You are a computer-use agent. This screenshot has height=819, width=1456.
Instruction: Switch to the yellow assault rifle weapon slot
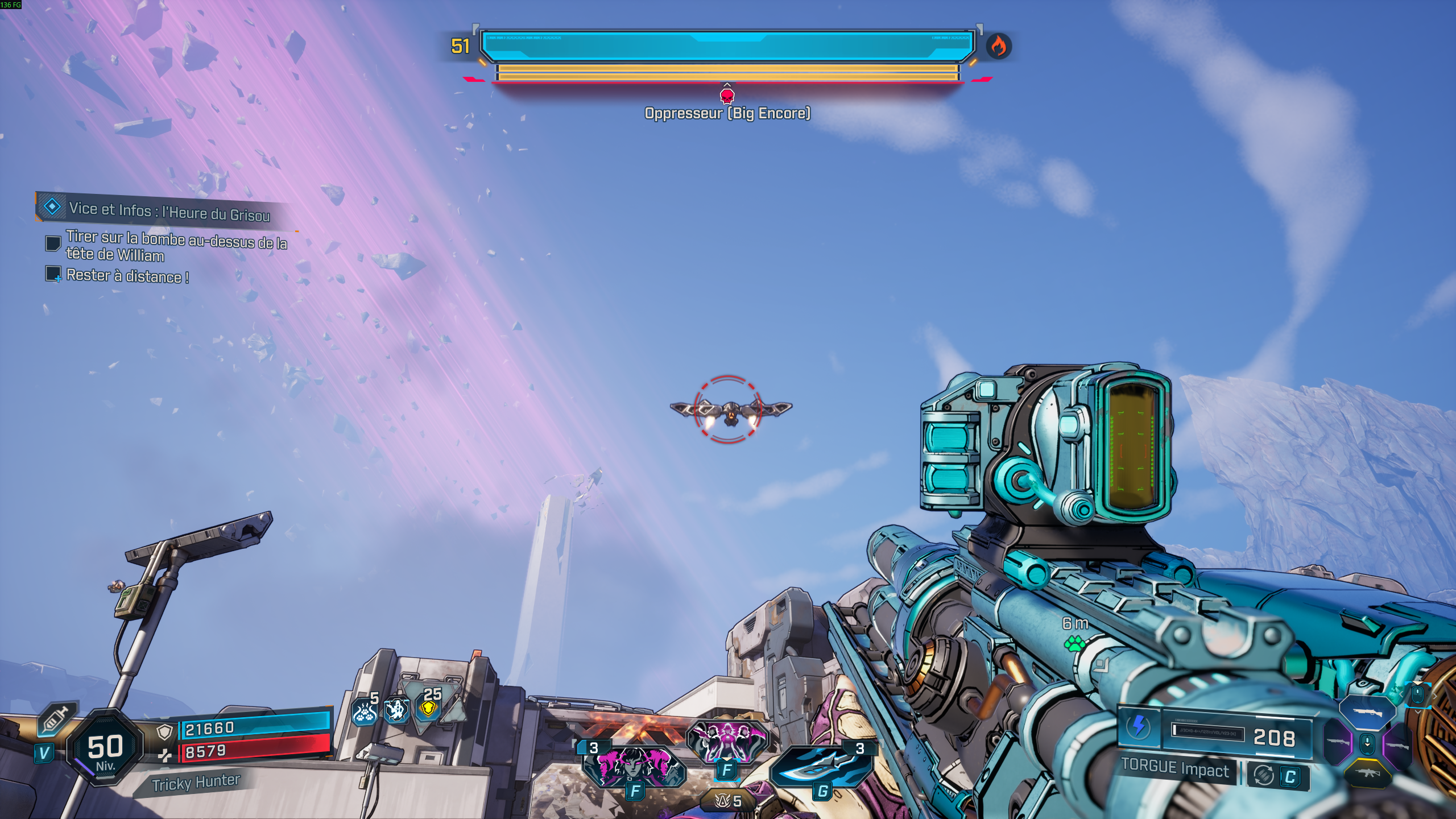tap(1368, 774)
